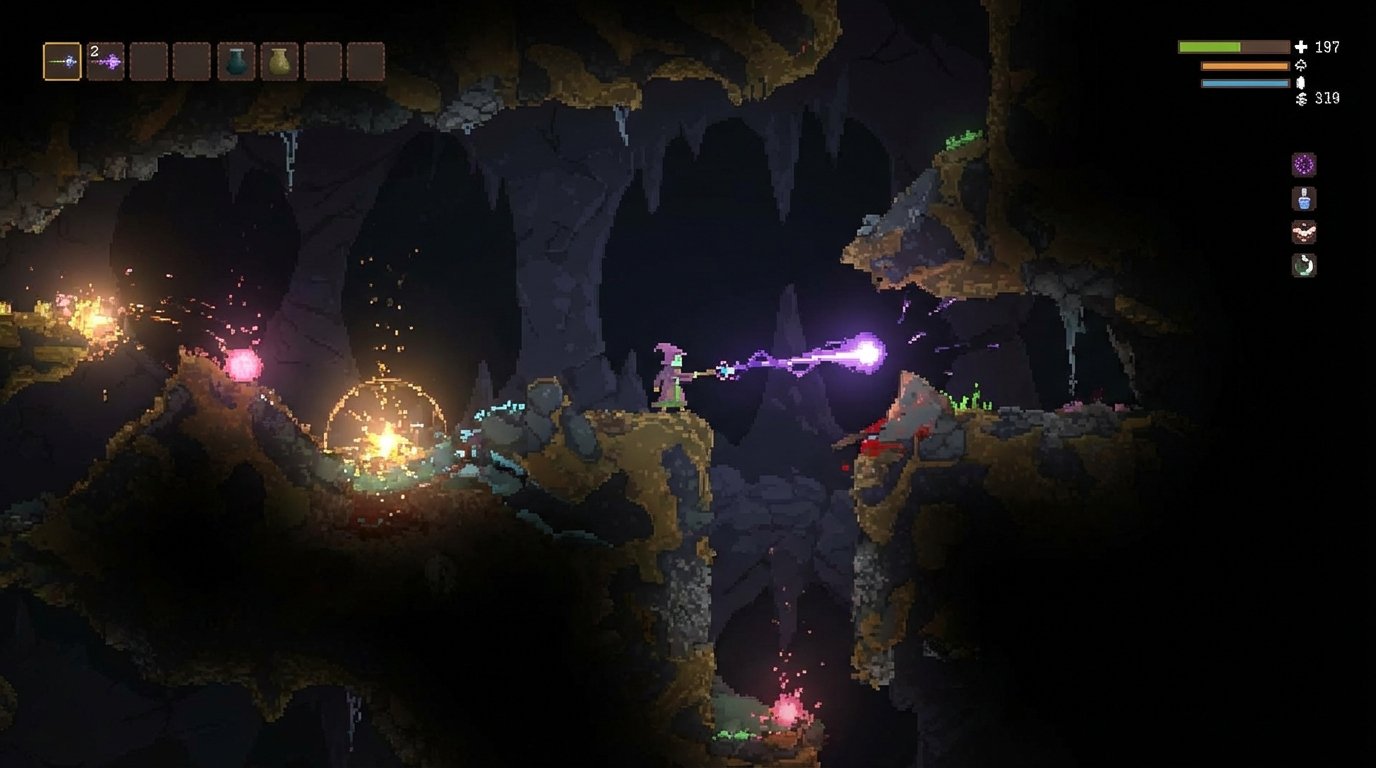
Task: Click the flask icon next to the blue bar
Action: (1301, 82)
